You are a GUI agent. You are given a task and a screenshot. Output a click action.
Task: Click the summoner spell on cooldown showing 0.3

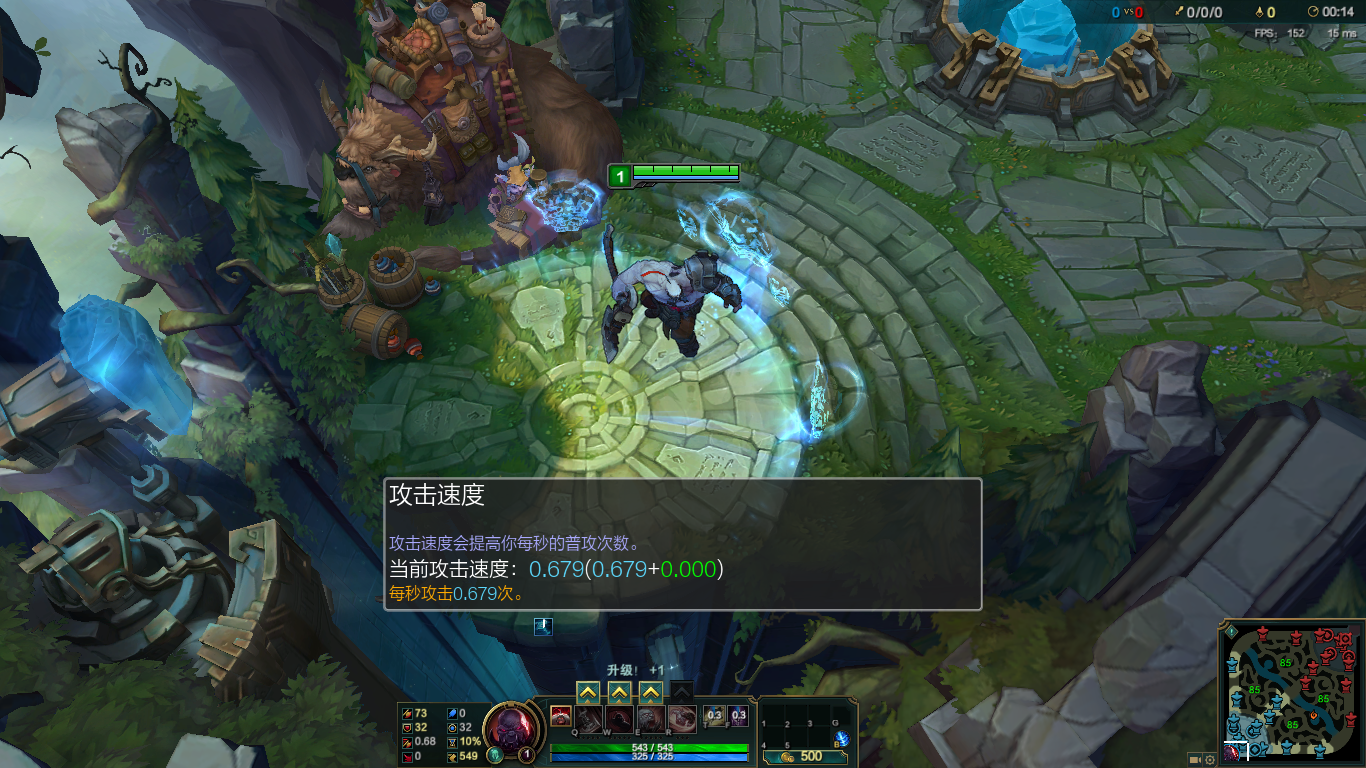click(x=713, y=715)
